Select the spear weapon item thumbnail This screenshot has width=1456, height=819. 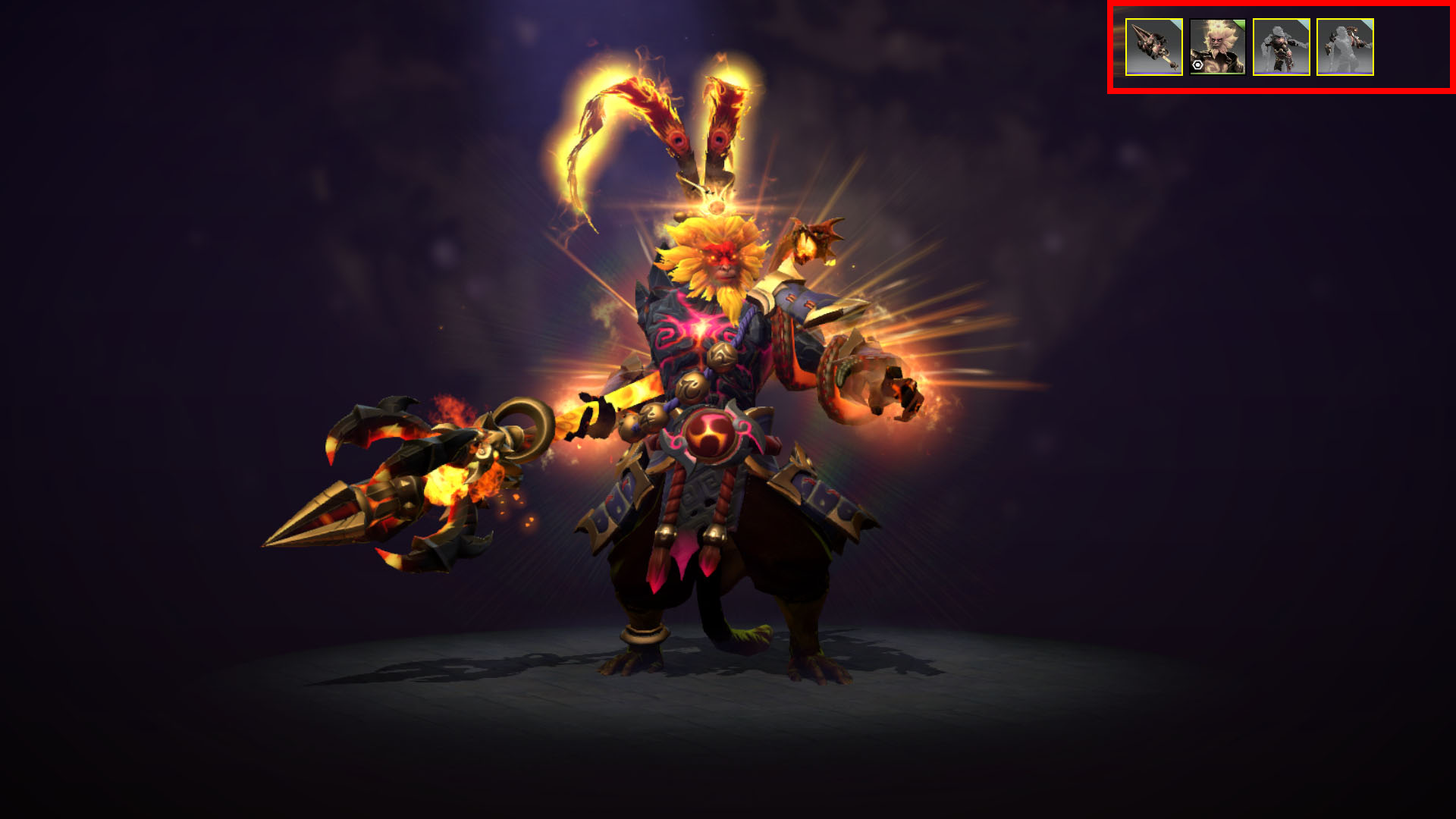1153,47
